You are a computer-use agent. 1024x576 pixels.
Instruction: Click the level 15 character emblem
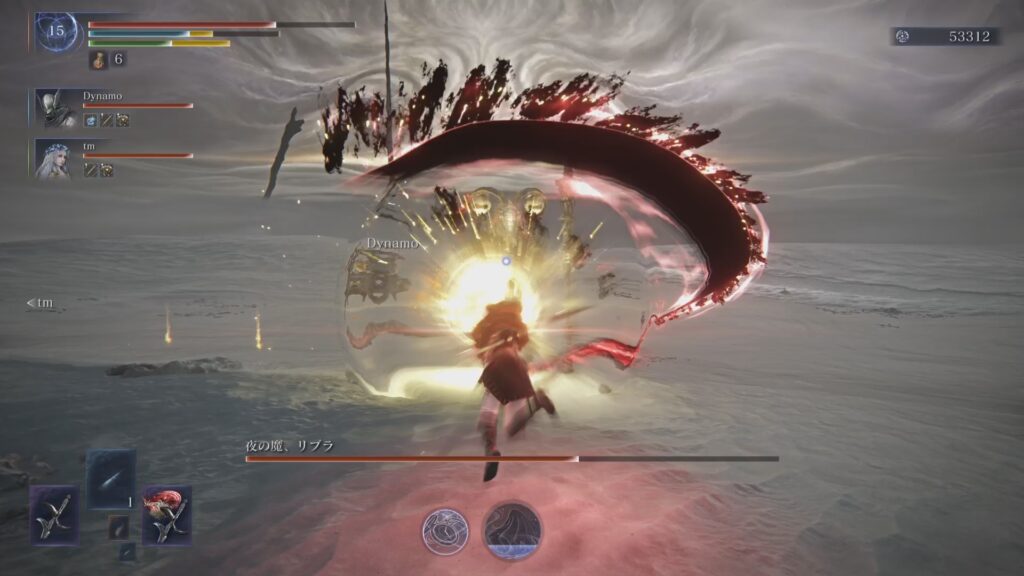coord(56,31)
